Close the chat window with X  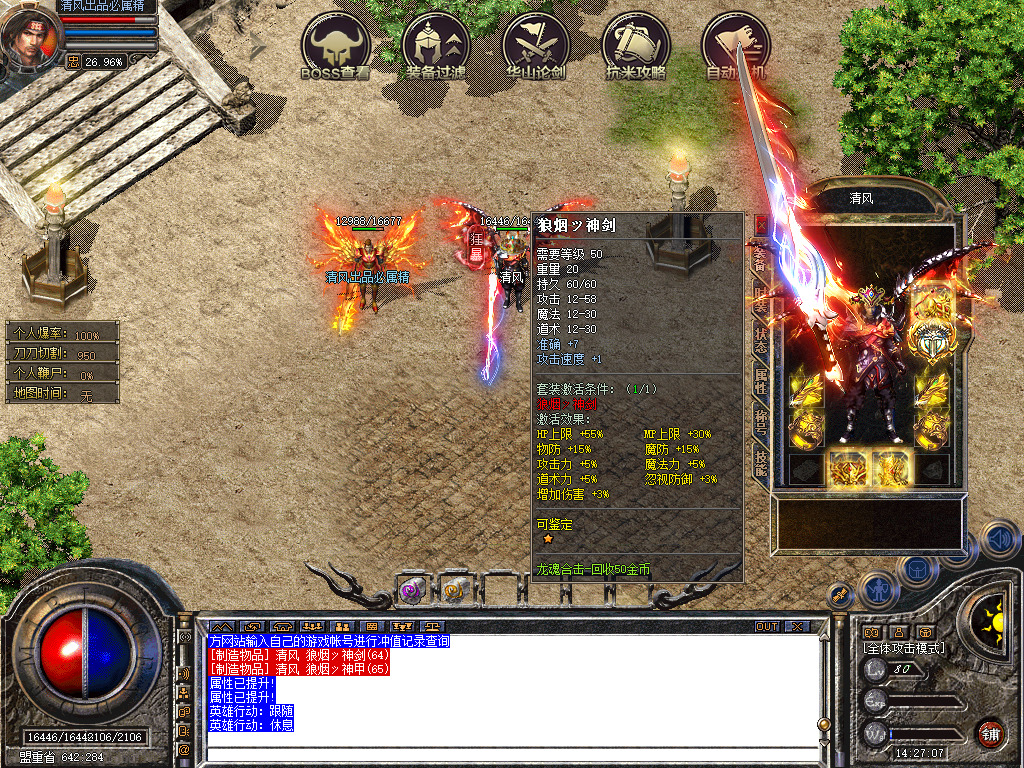(797, 627)
